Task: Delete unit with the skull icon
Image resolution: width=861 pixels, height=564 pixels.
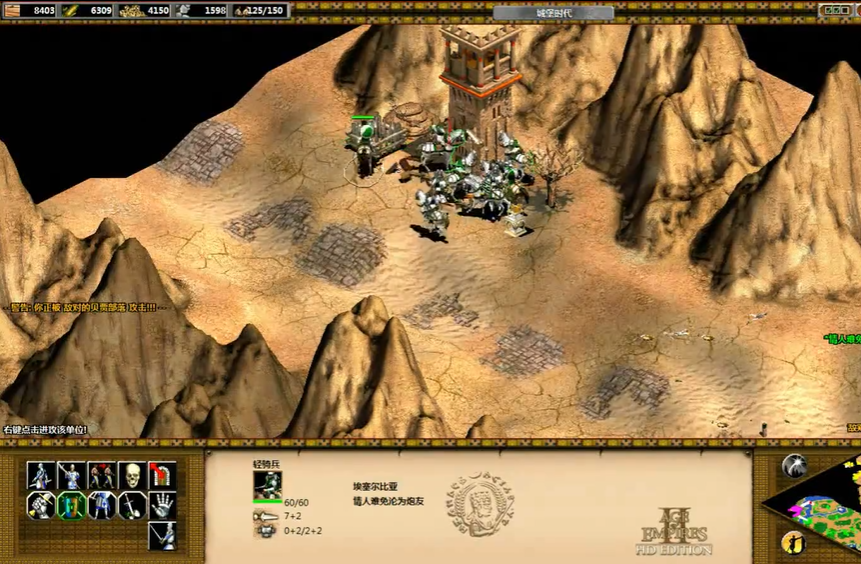Action: tap(132, 475)
